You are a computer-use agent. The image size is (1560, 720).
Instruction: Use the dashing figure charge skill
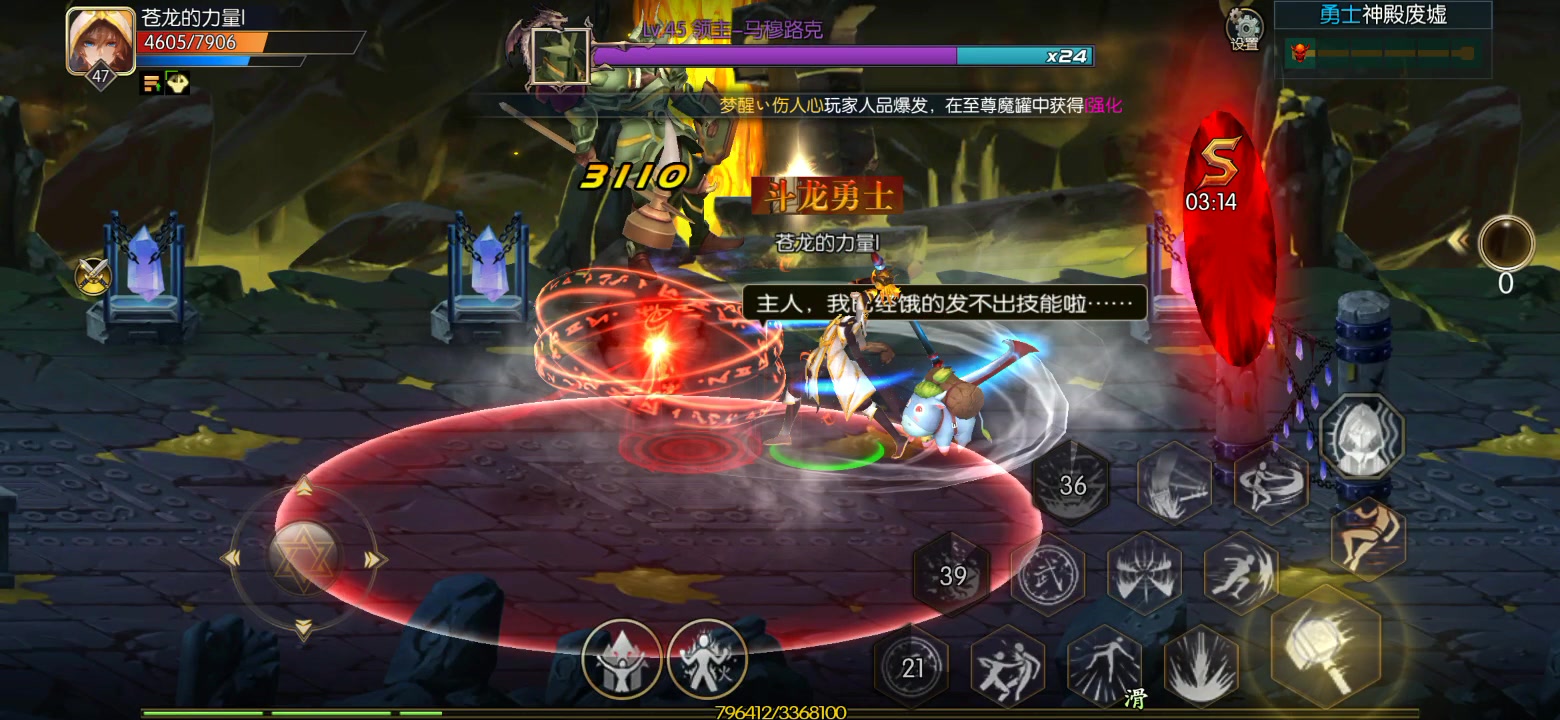tap(1240, 572)
